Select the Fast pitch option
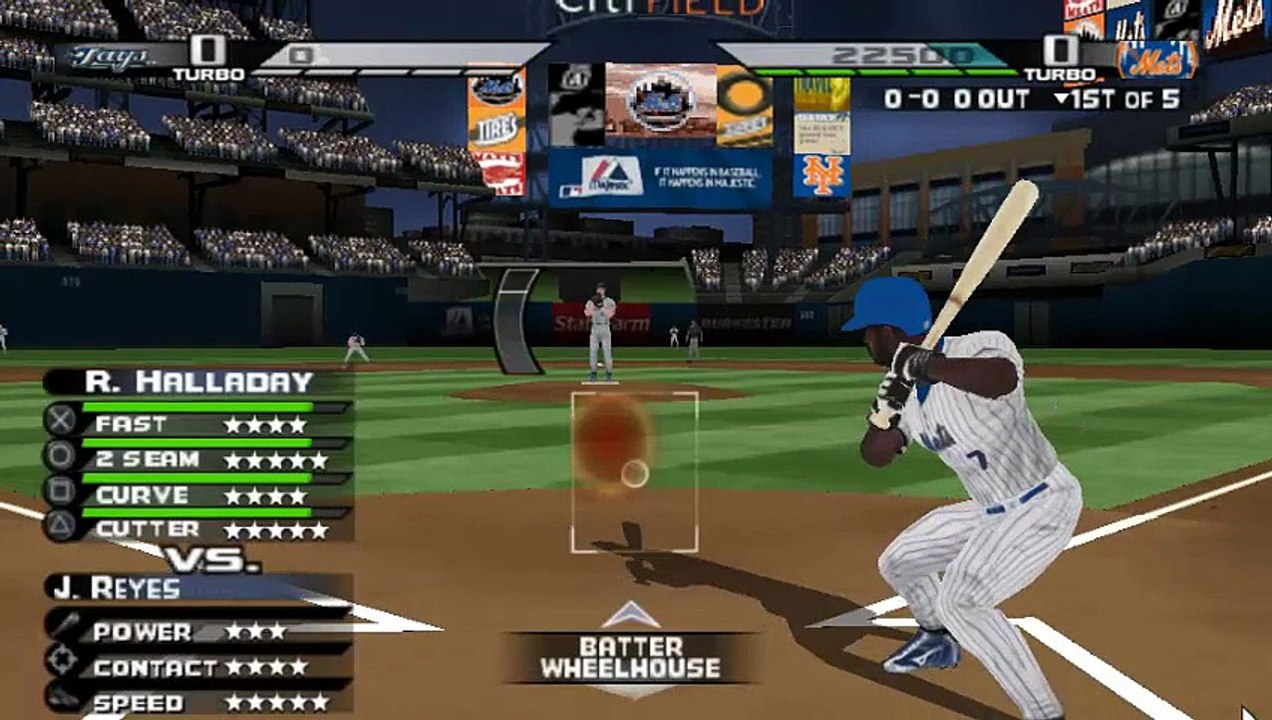This screenshot has width=1272, height=720. click(200, 424)
